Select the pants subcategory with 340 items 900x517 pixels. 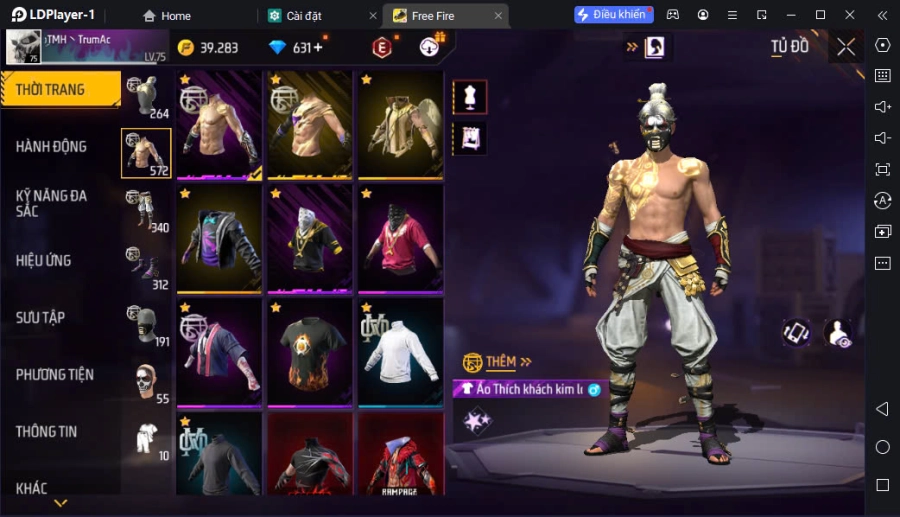pos(146,211)
